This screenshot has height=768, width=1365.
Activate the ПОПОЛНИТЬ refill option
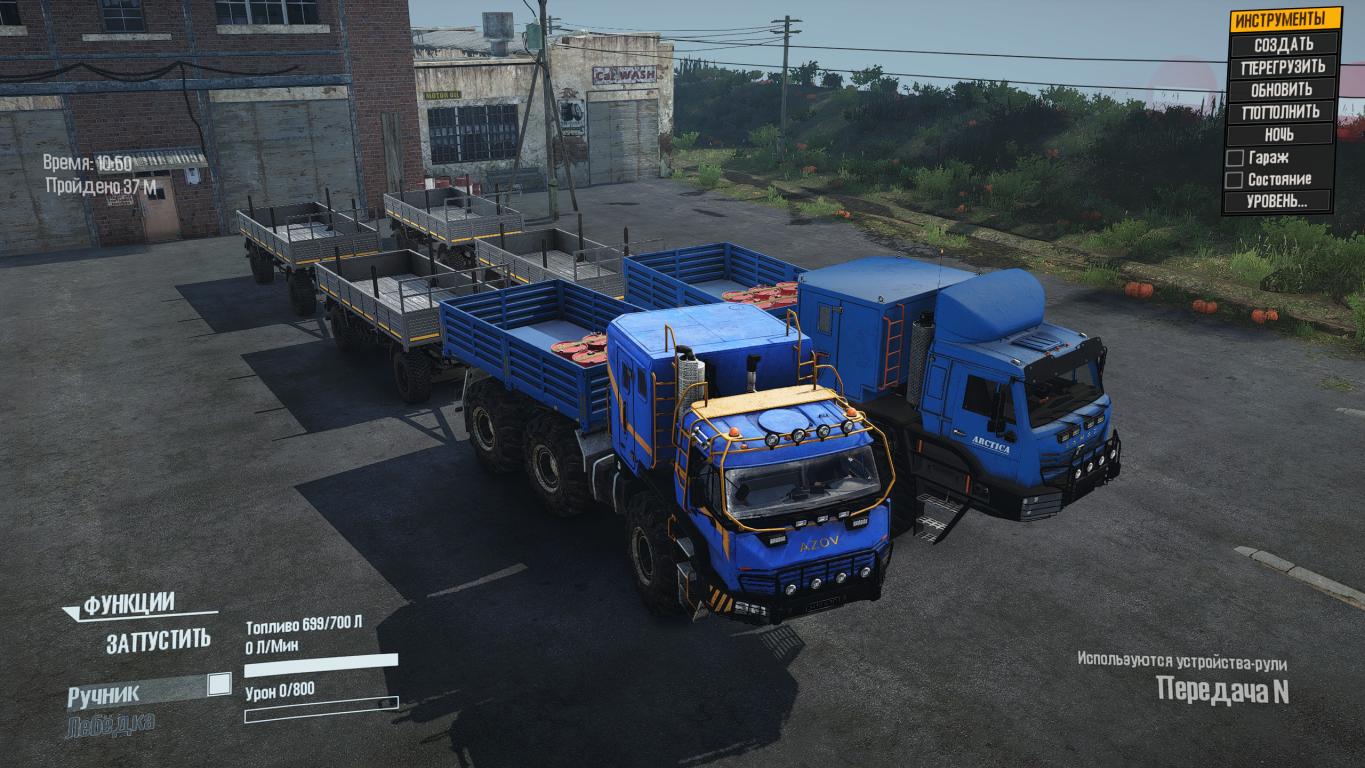[x=1283, y=112]
